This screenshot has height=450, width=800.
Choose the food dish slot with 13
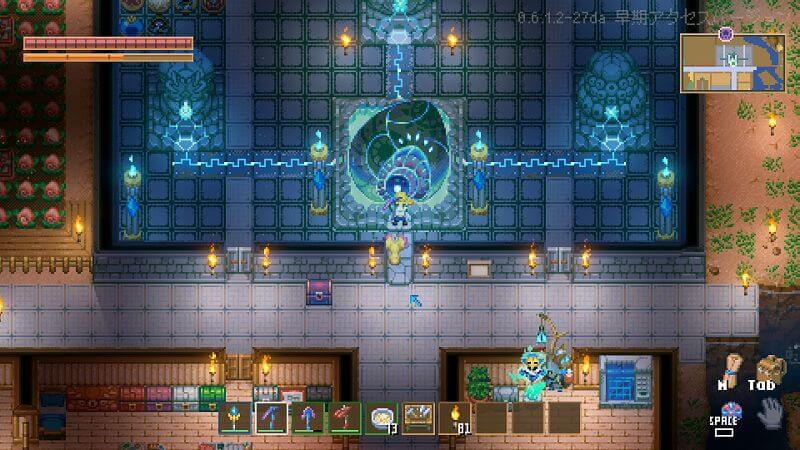pos(383,417)
